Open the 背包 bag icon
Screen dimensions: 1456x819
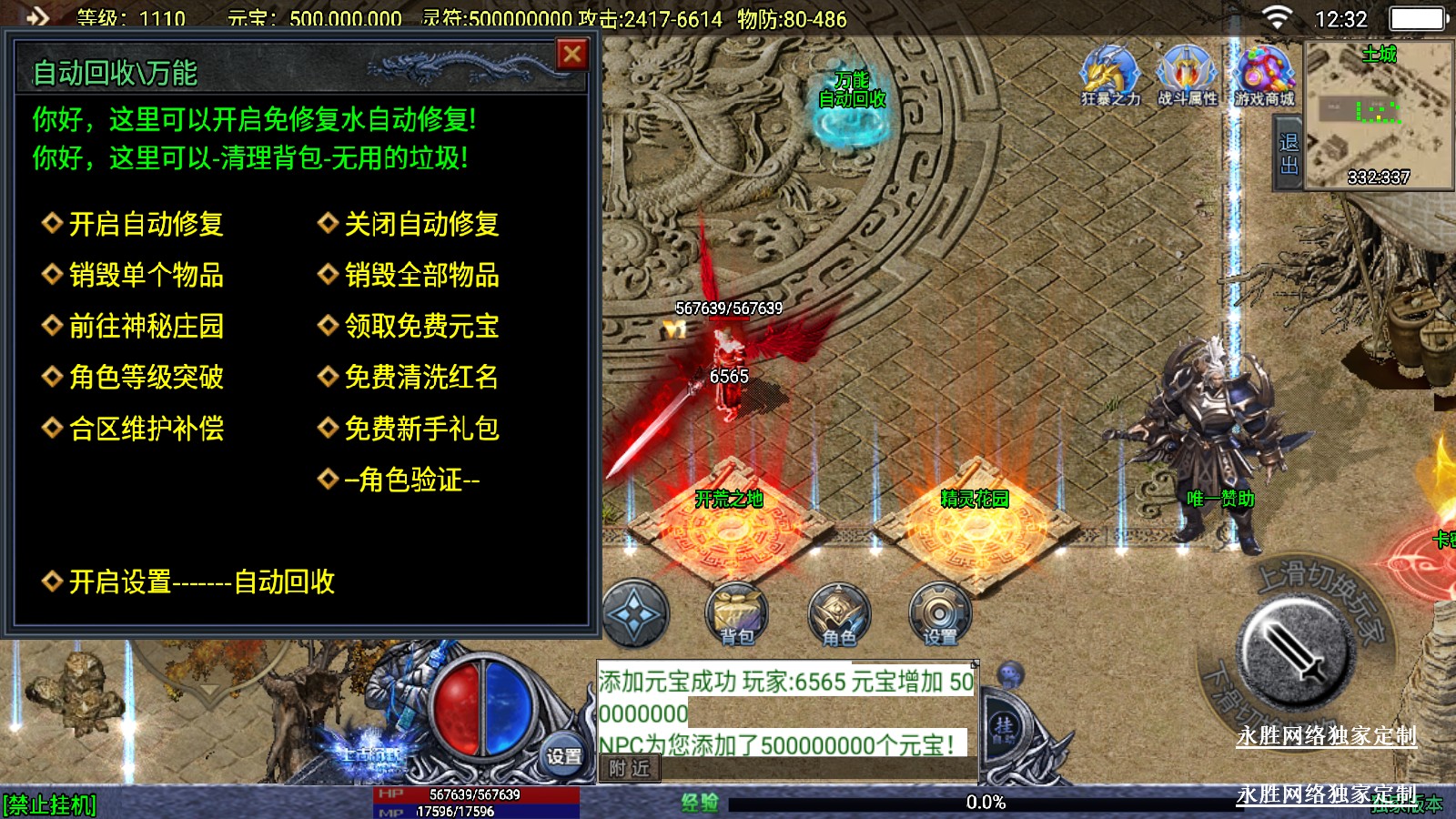[x=737, y=614]
